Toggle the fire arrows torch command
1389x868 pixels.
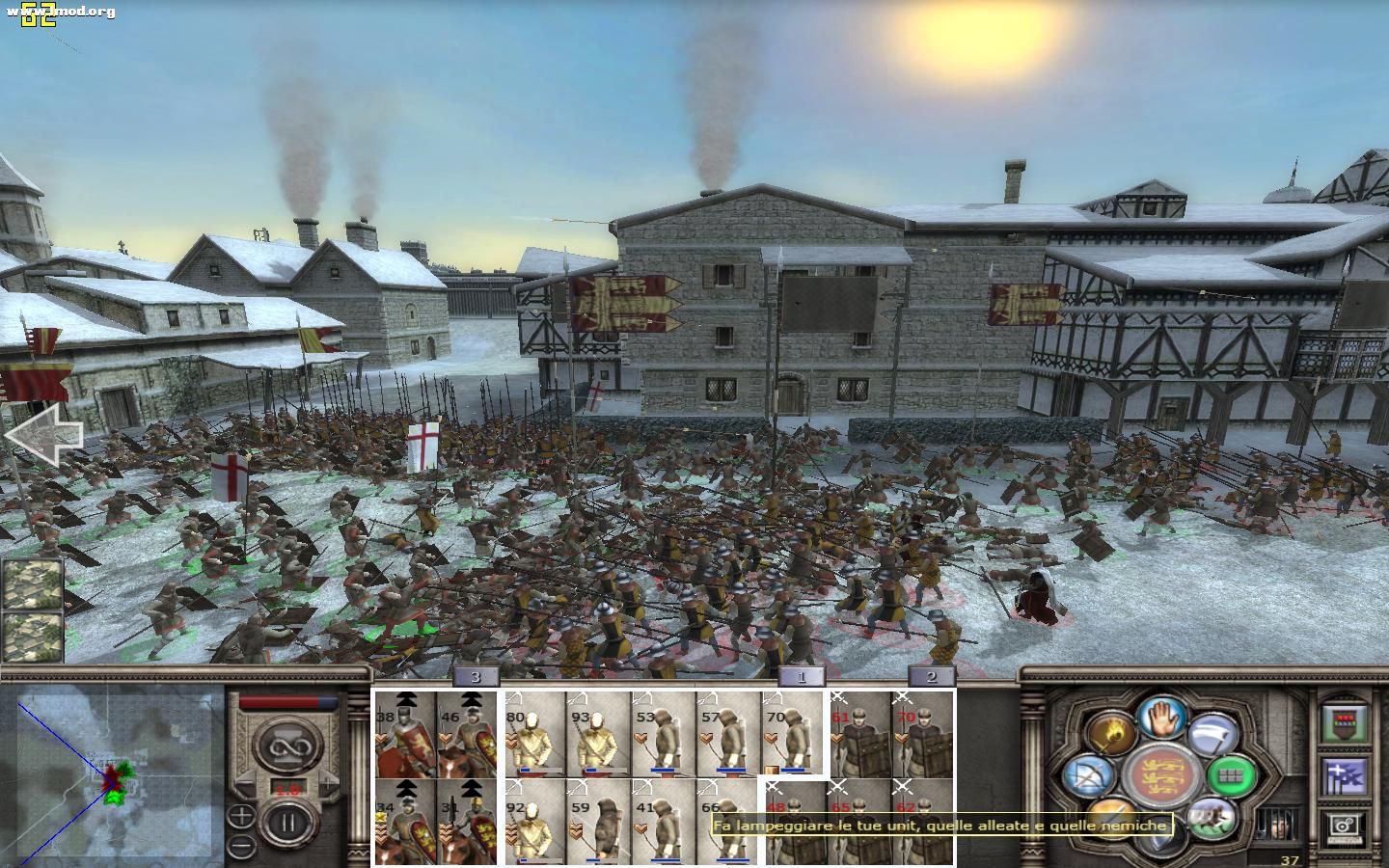point(1112,736)
